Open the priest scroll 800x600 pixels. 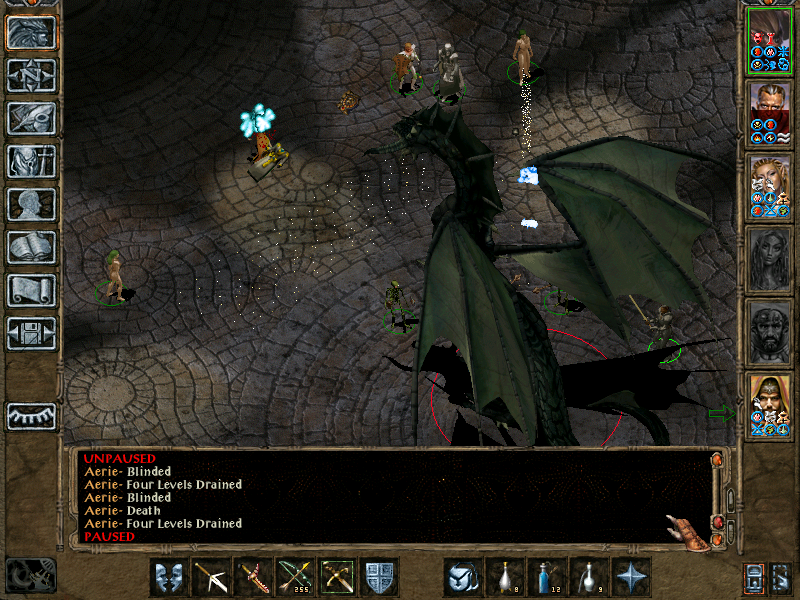(x=32, y=290)
